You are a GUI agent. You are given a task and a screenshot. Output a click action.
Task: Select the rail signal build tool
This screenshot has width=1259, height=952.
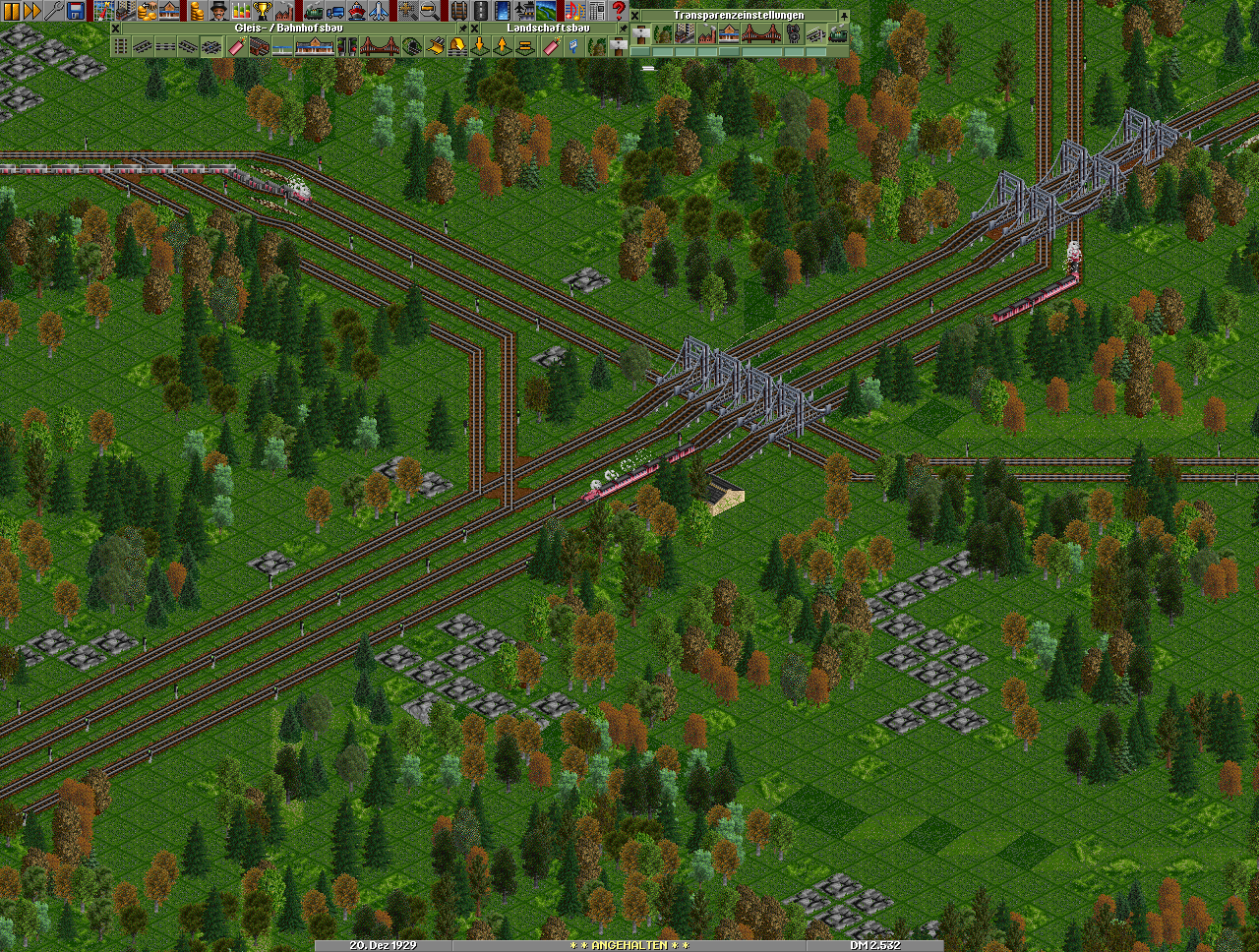347,46
